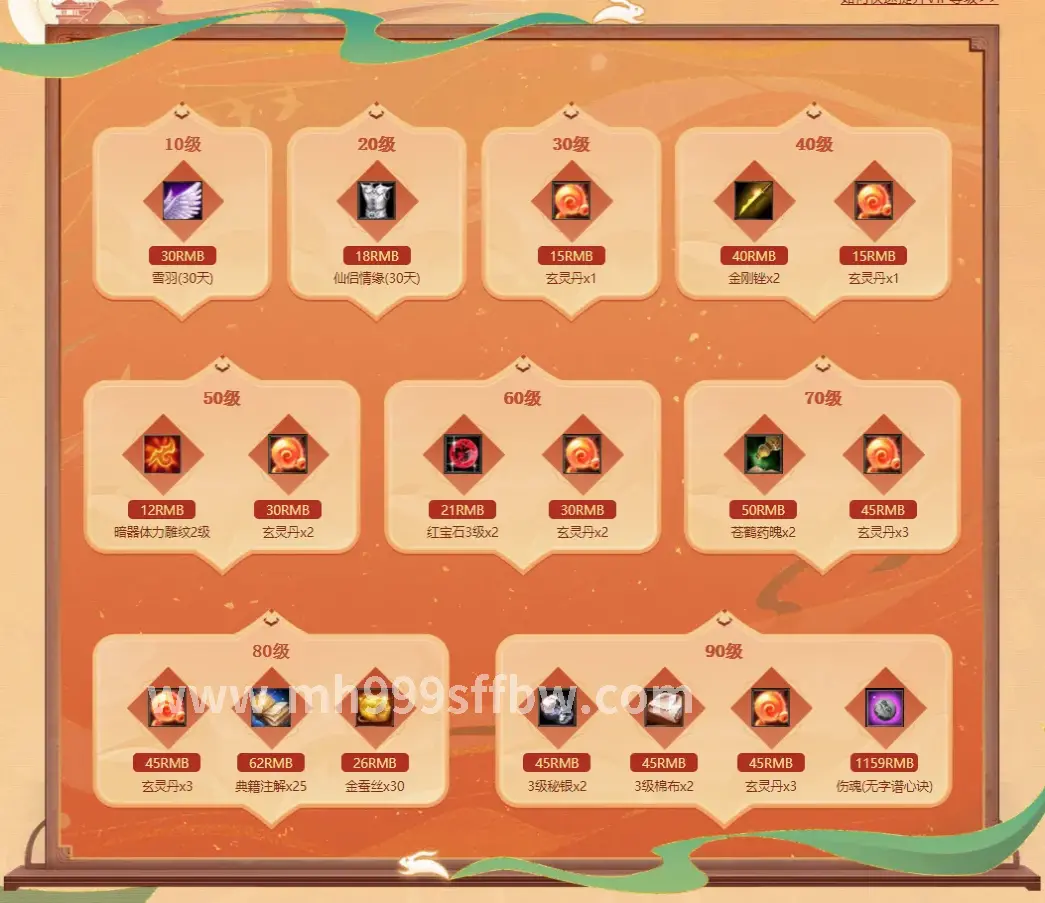This screenshot has width=1045, height=903.
Task: Click the 仙侣情缘 armor icon in 20级
Action: pyautogui.click(x=377, y=201)
